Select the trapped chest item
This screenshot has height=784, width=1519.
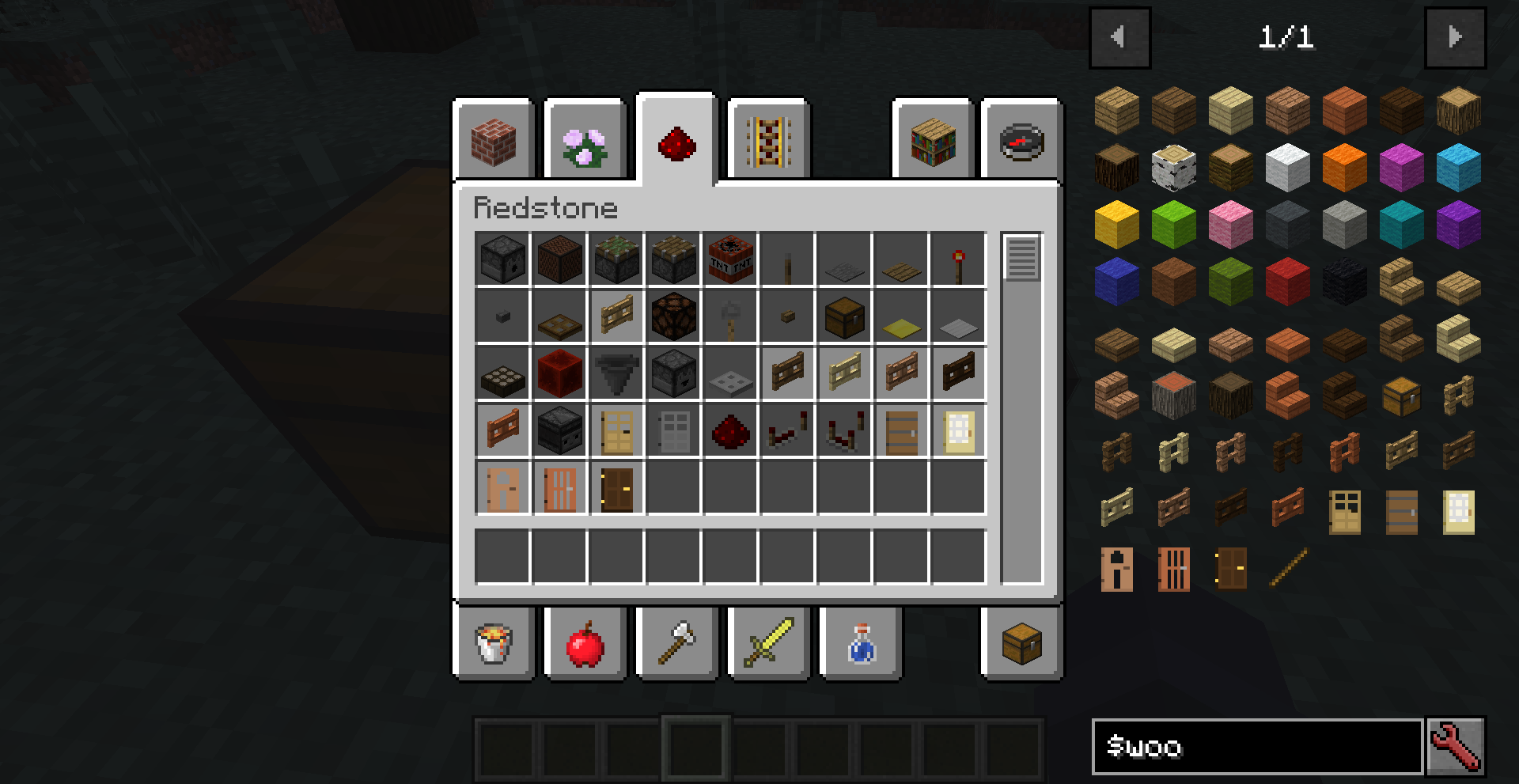844,316
